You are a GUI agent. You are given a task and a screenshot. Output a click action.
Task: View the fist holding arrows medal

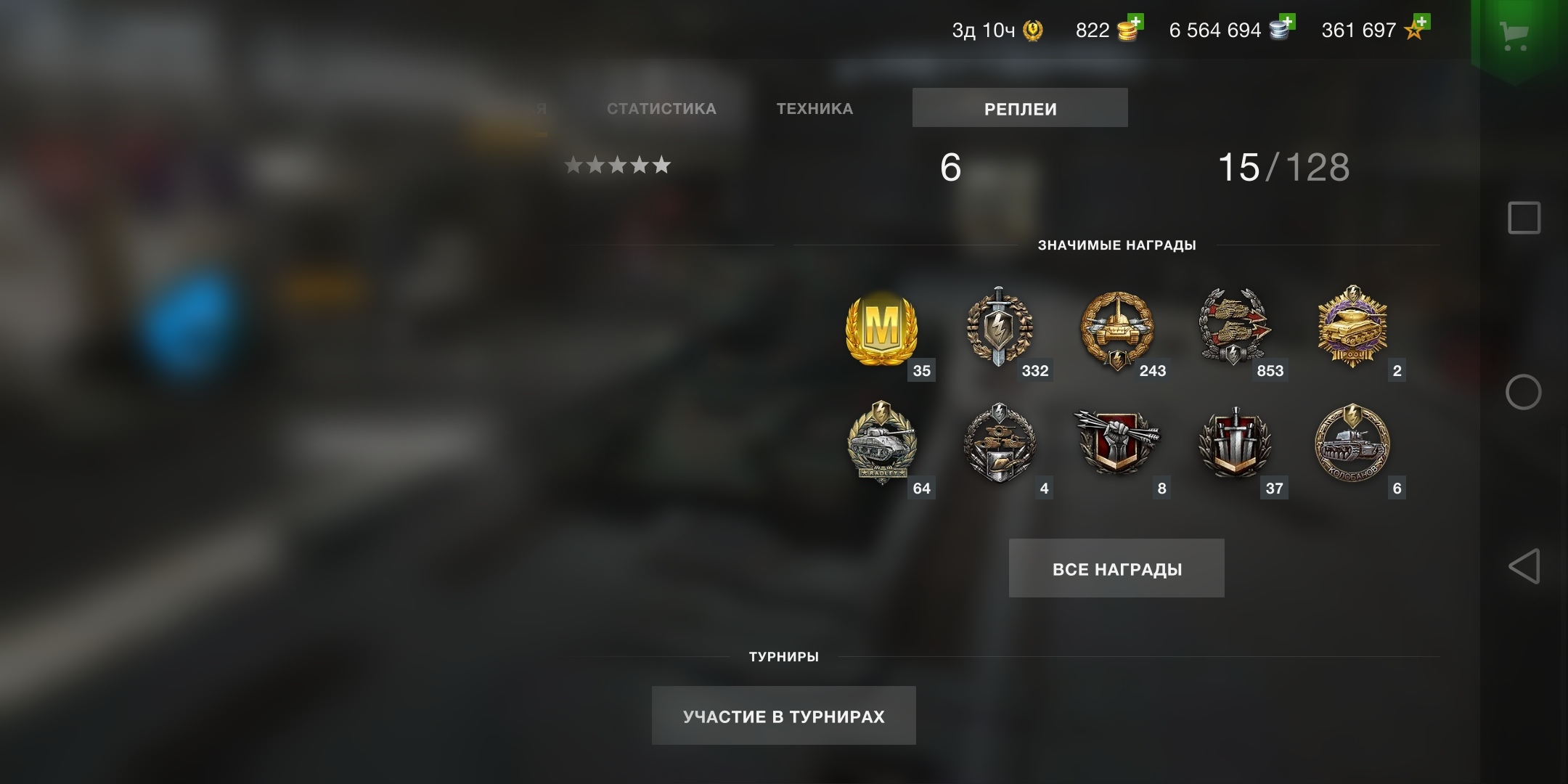coord(1116,443)
